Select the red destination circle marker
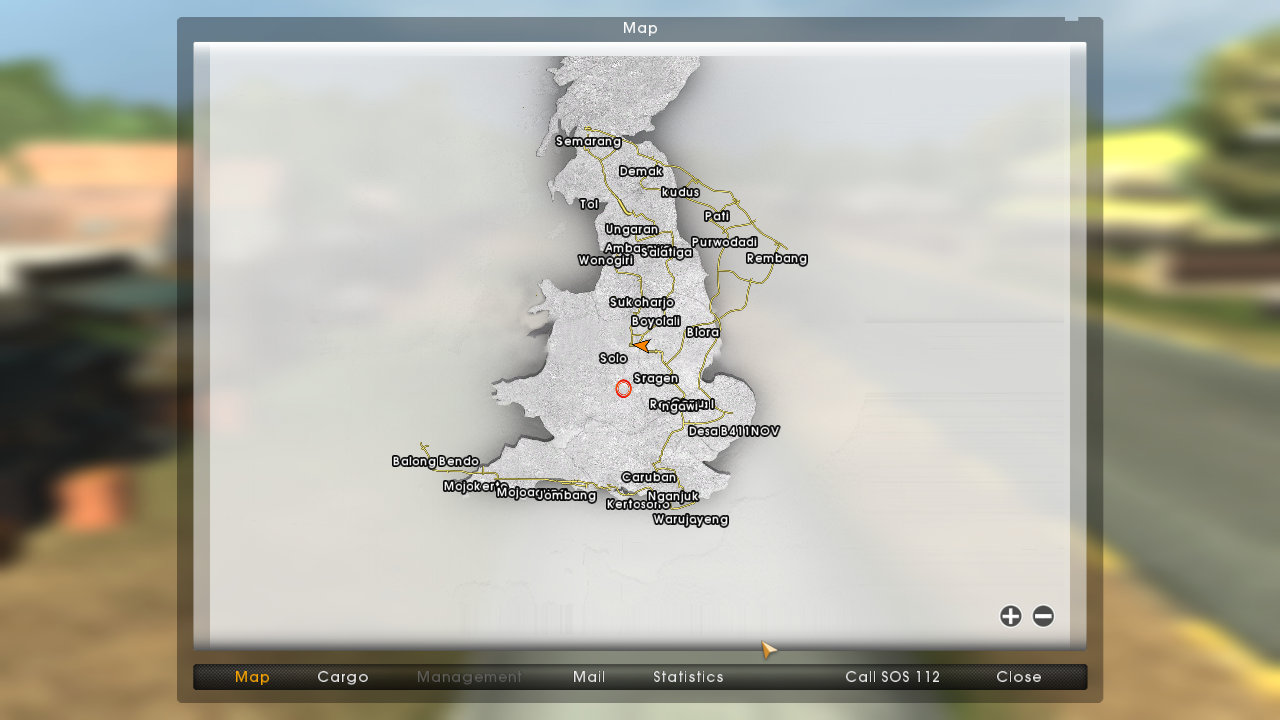Screen dimensions: 1280x720 coord(623,388)
